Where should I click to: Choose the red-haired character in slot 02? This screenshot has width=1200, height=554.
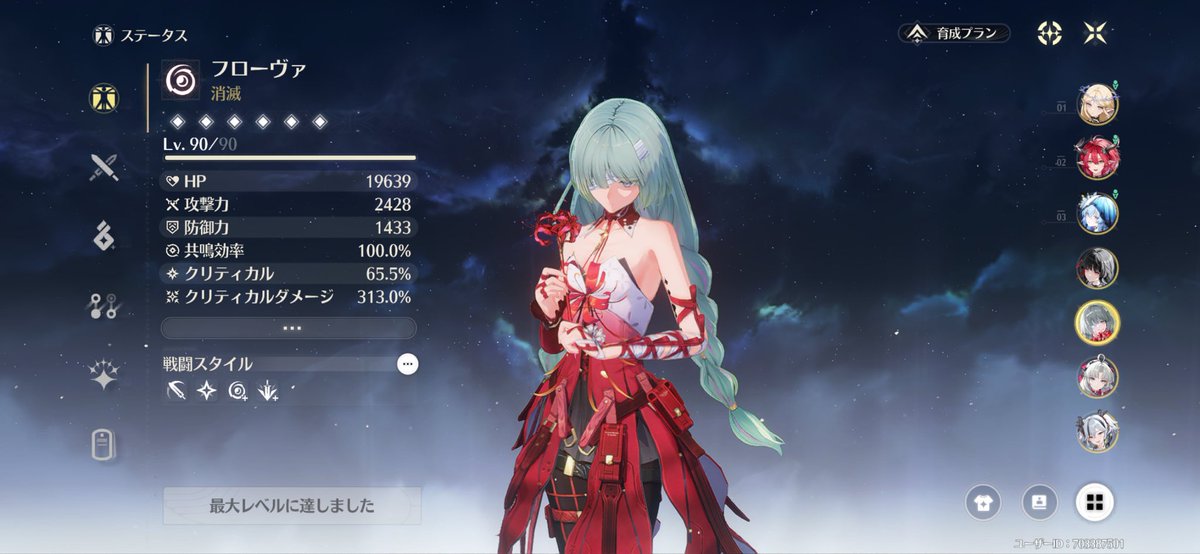coord(1097,158)
